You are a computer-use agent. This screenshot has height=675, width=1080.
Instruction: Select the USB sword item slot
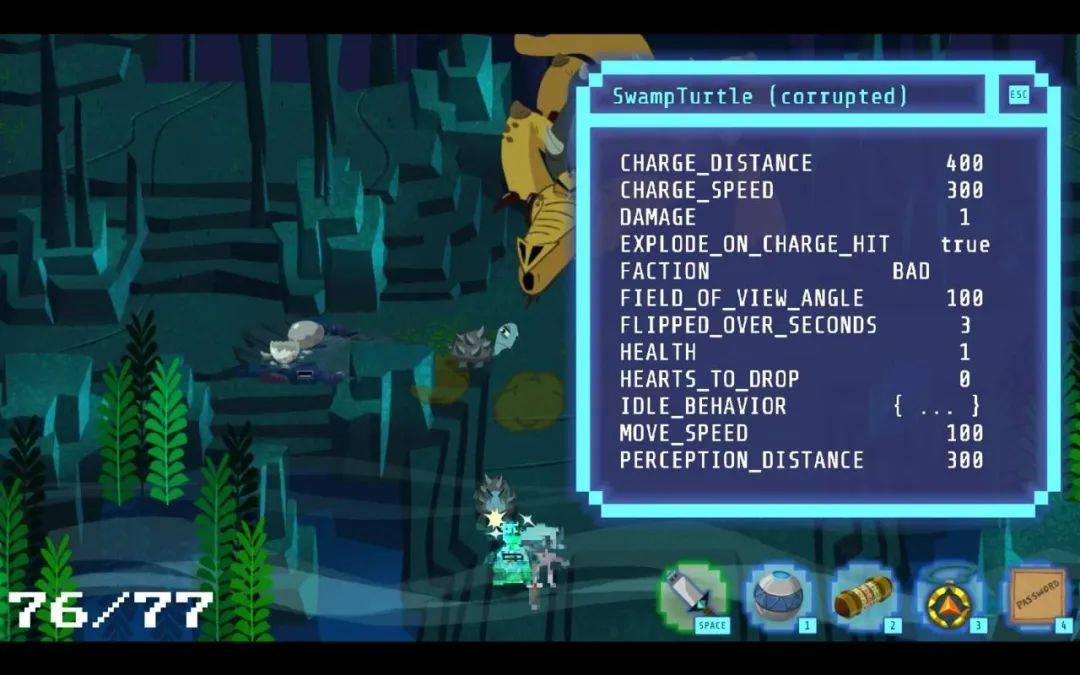point(694,597)
